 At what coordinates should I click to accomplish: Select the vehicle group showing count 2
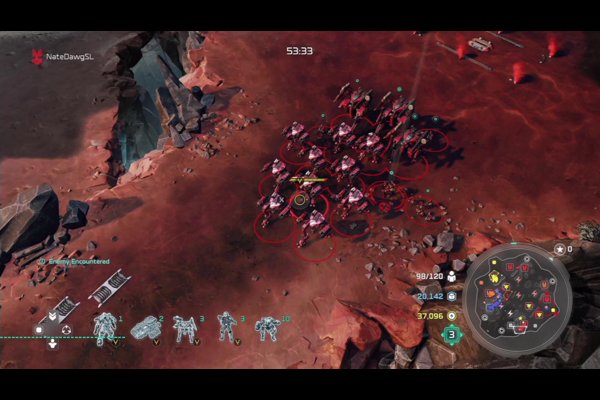[146, 328]
